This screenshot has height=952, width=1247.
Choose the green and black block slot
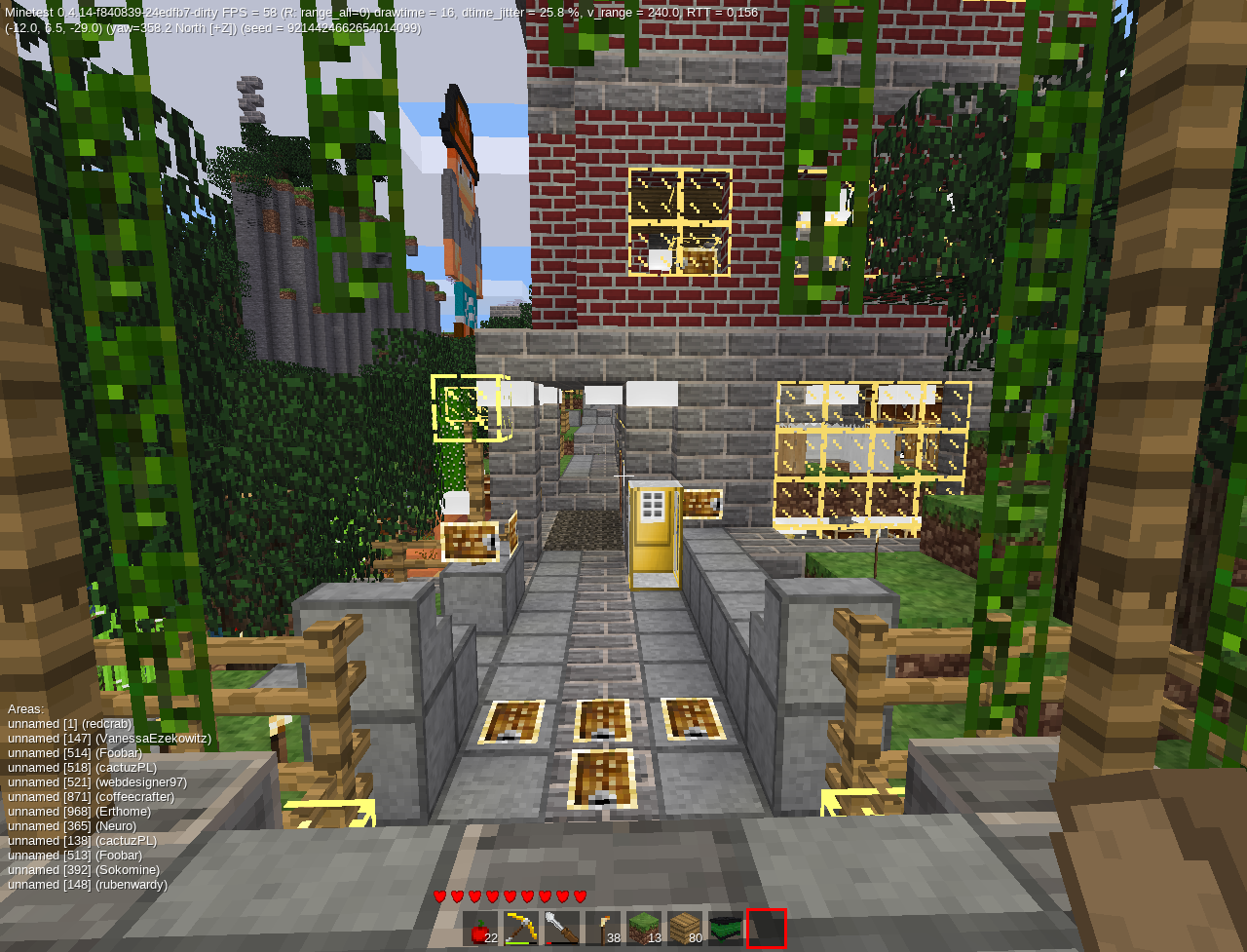pos(726,929)
